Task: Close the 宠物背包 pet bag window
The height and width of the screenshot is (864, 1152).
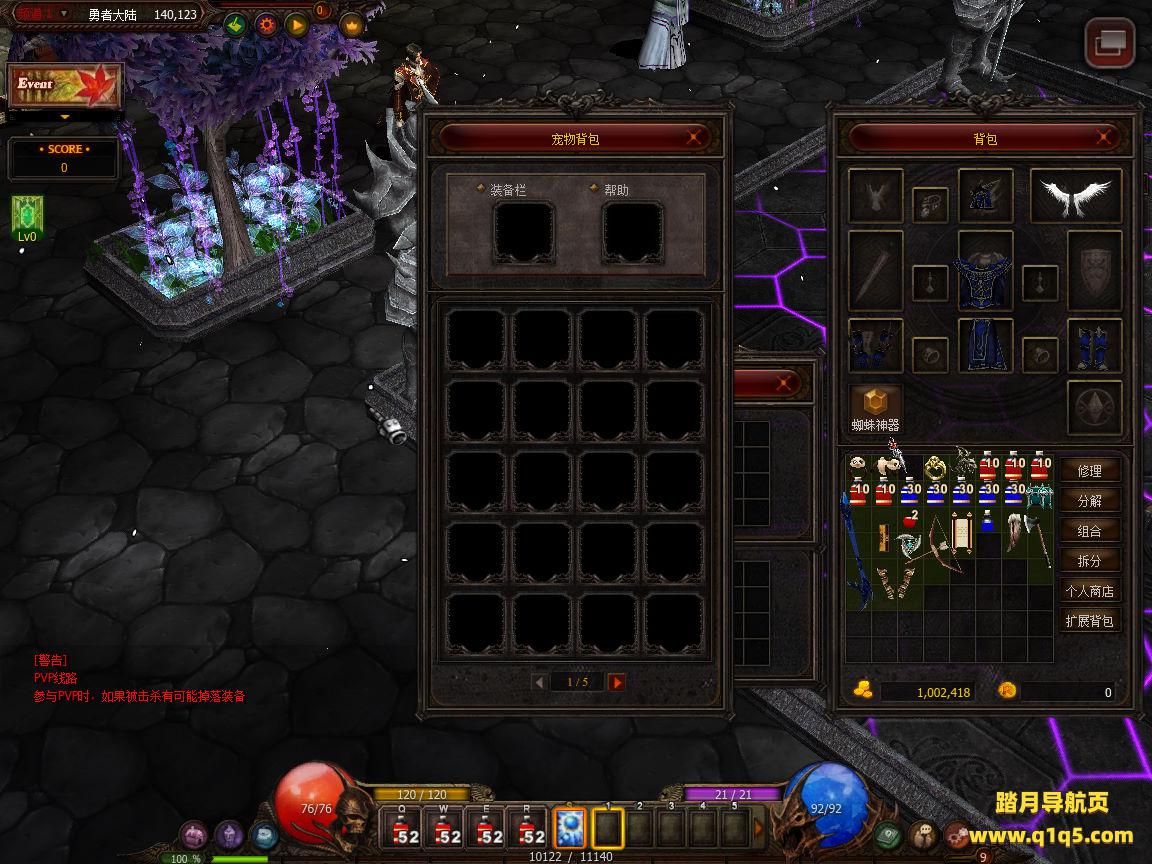Action: click(694, 139)
